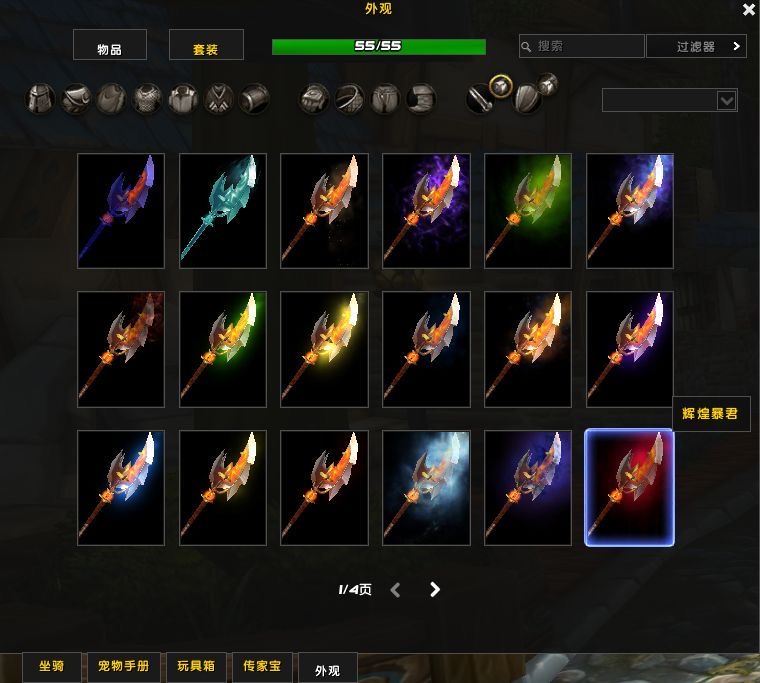
Task: Select the head slot helmet icon
Action: point(40,99)
